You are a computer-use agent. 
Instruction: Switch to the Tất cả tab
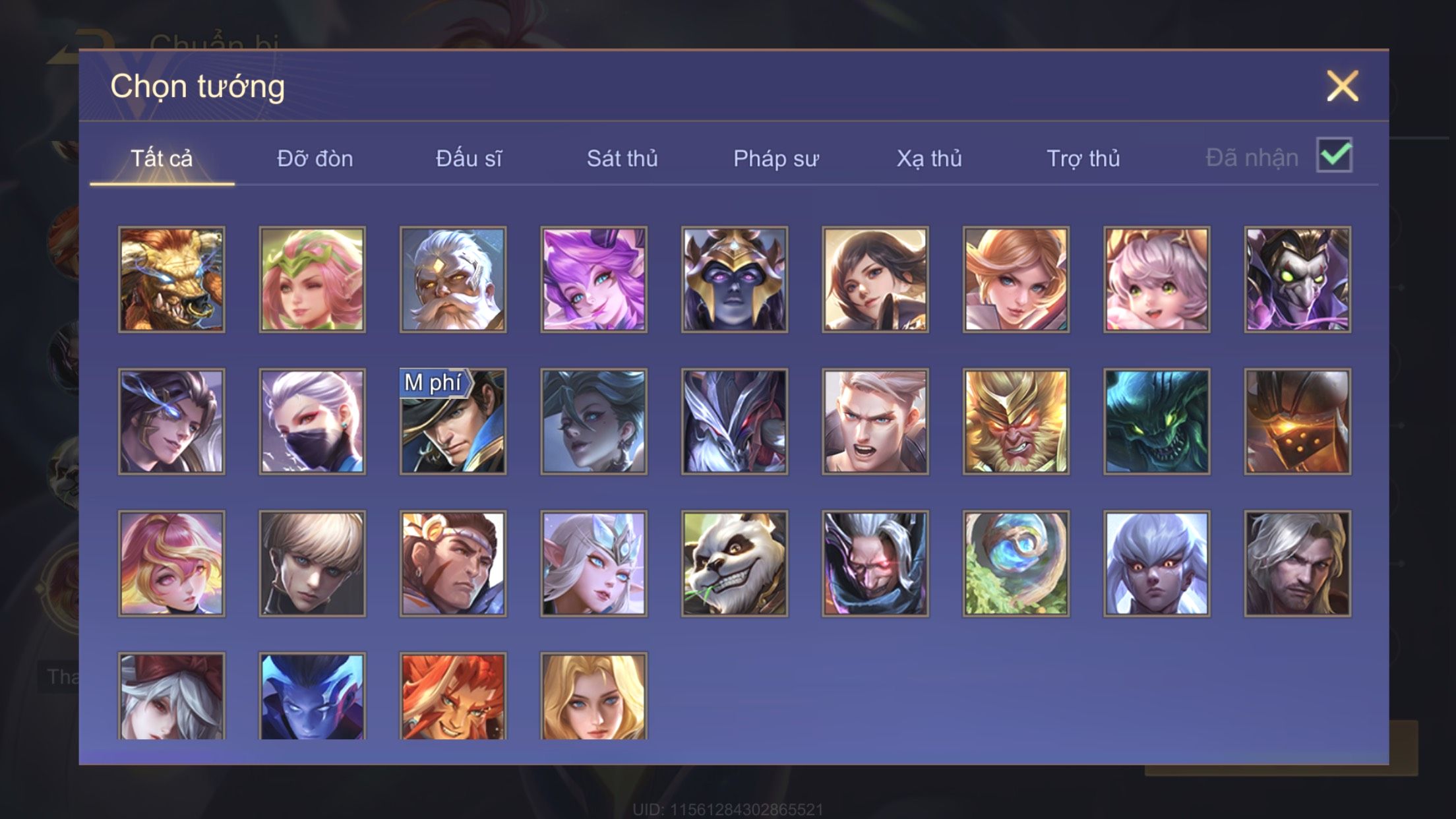[162, 159]
